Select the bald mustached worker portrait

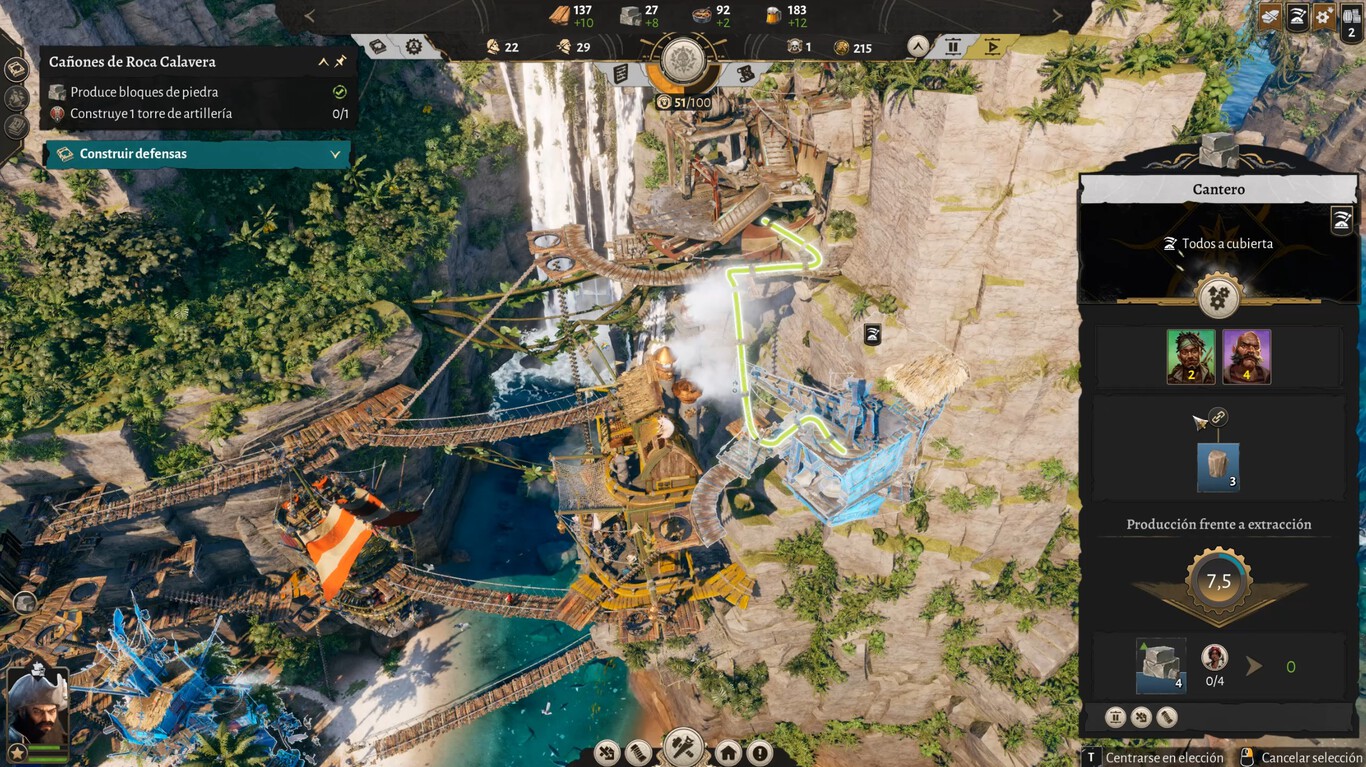point(1246,357)
